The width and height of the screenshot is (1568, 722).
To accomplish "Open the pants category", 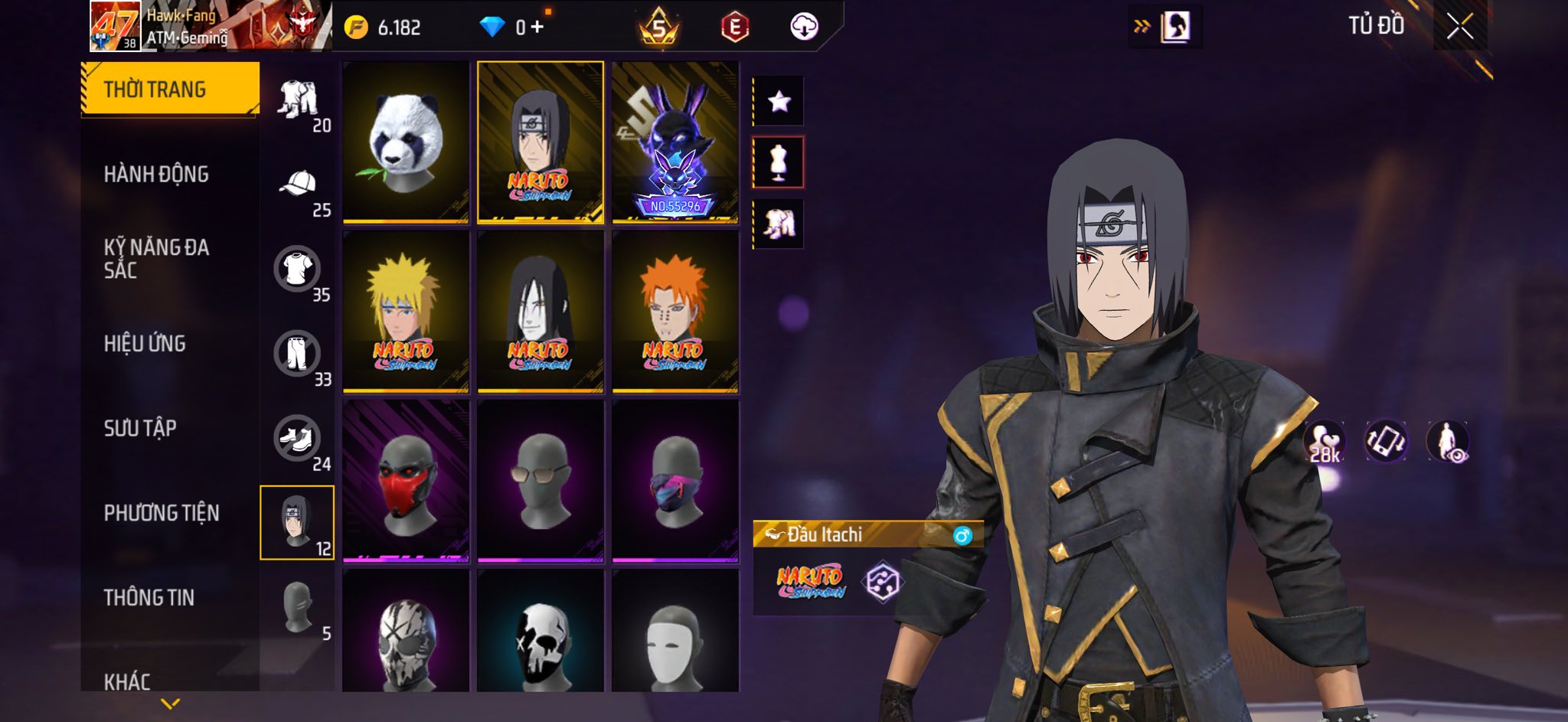I will tap(297, 354).
